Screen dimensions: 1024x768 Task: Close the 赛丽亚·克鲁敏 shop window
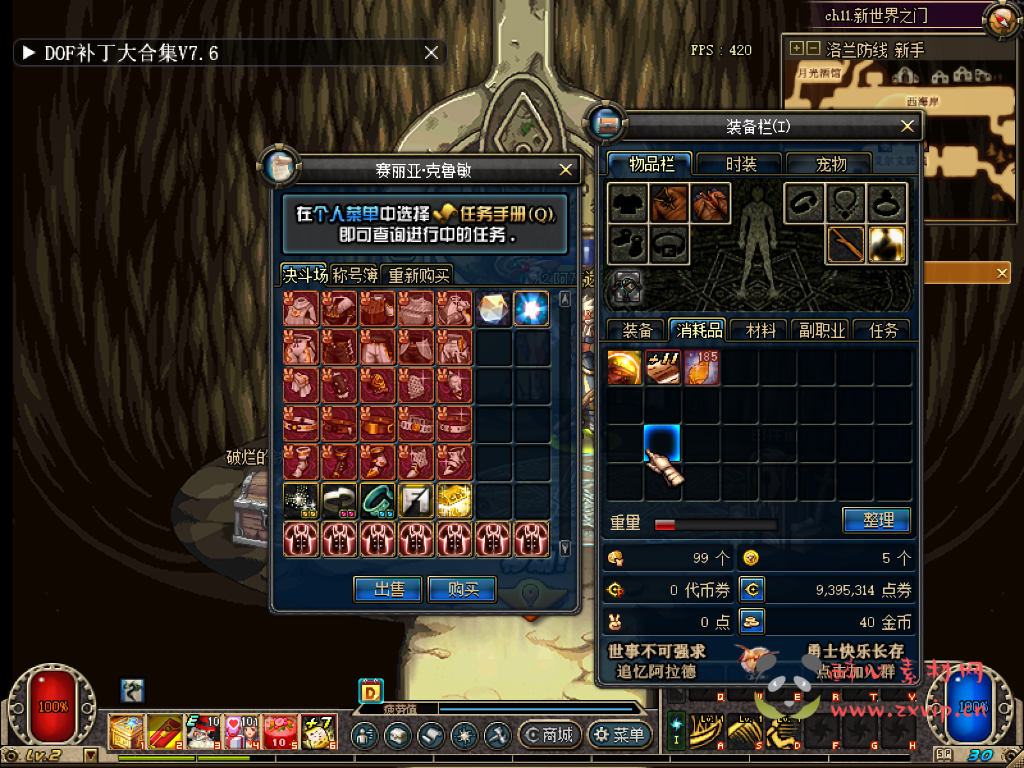tap(566, 170)
